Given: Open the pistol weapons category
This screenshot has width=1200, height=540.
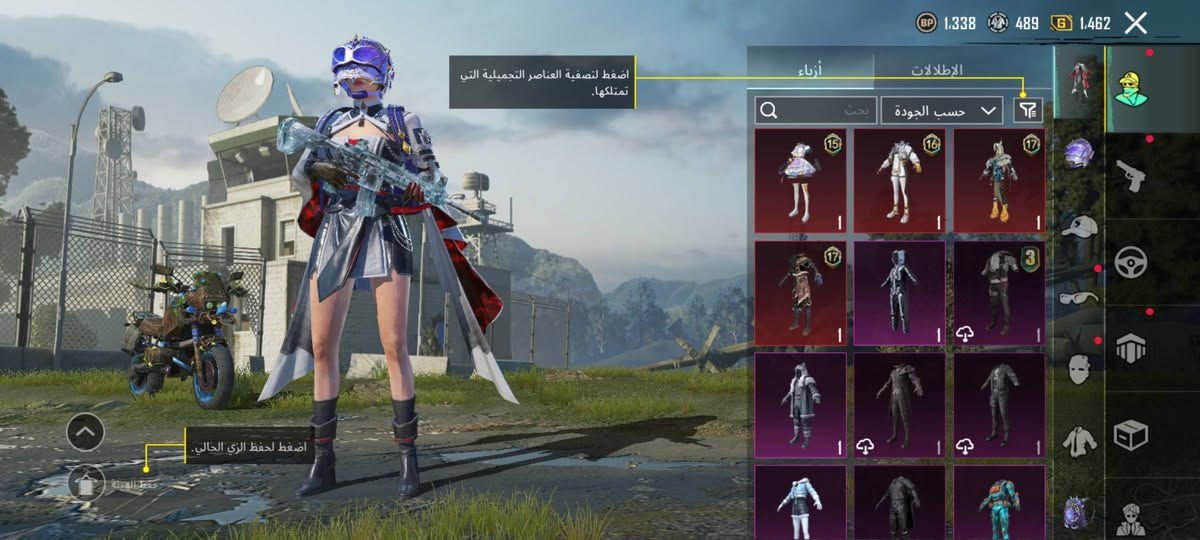Looking at the screenshot, I should click(x=1131, y=177).
